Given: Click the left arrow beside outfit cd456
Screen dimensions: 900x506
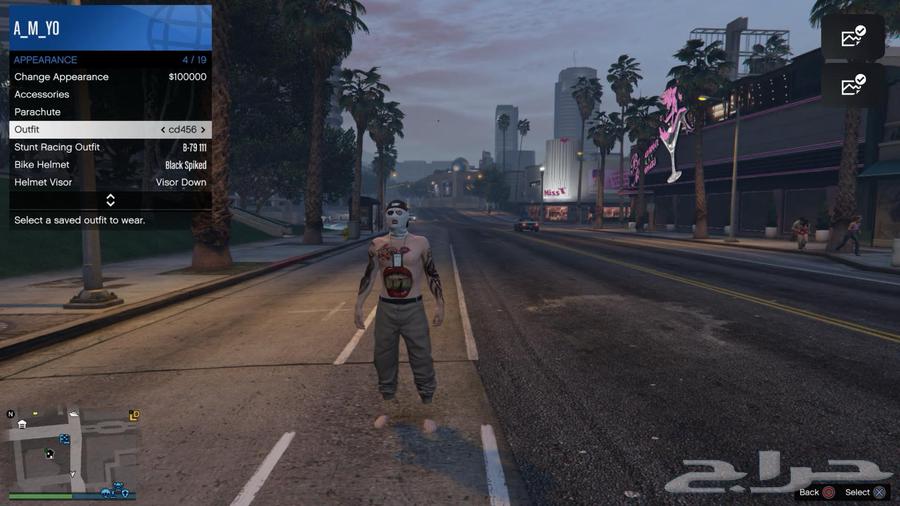Looking at the screenshot, I should [x=163, y=130].
